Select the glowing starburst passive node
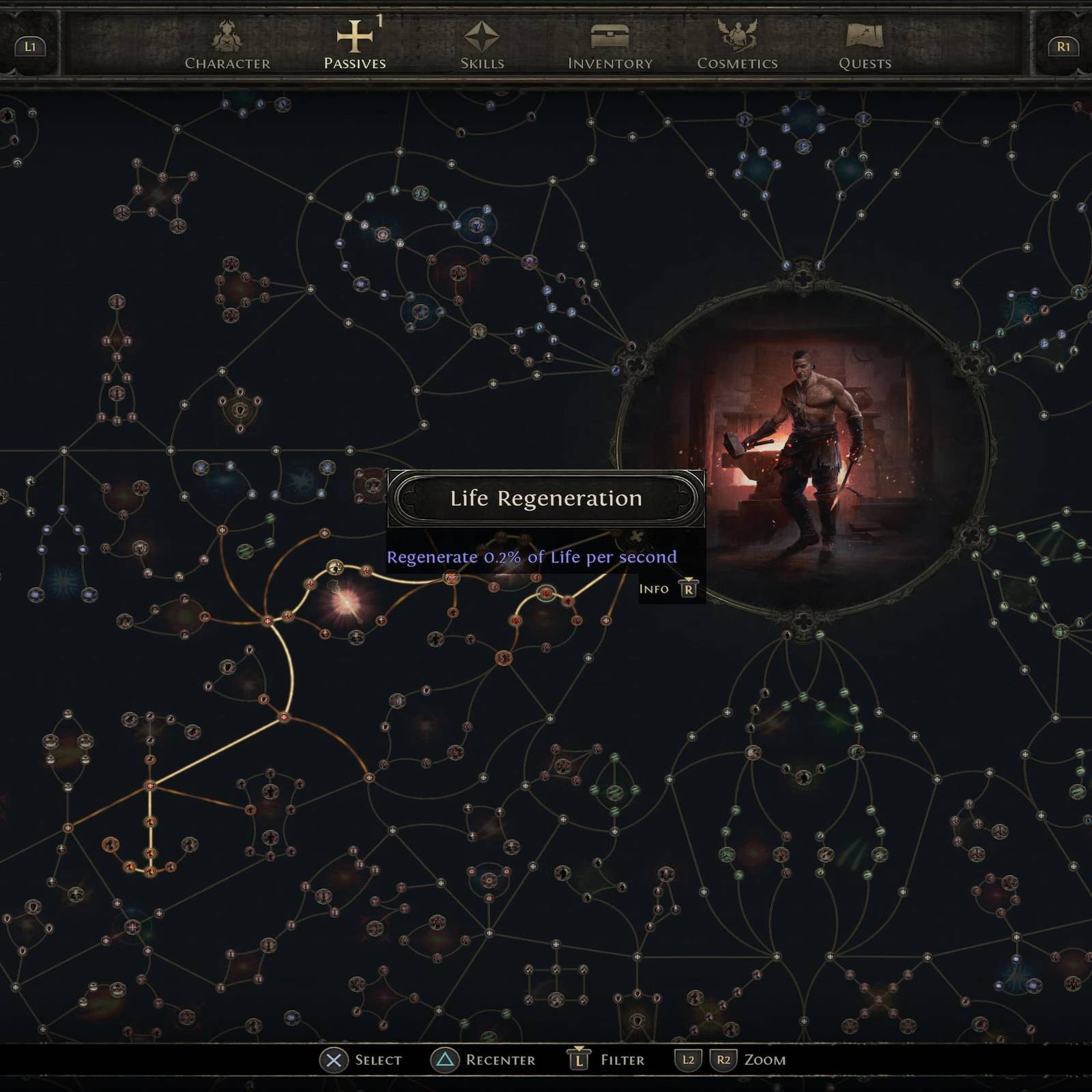Screen dimensions: 1092x1092 coord(345,603)
